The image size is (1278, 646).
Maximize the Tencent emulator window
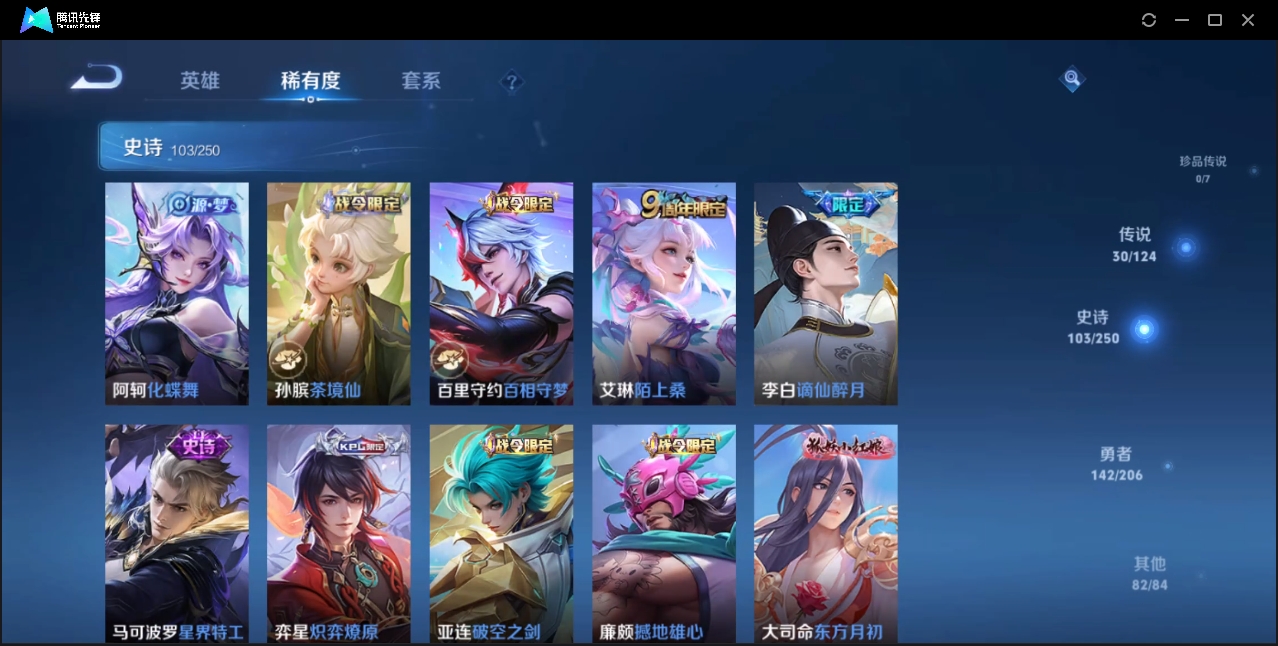(1215, 20)
